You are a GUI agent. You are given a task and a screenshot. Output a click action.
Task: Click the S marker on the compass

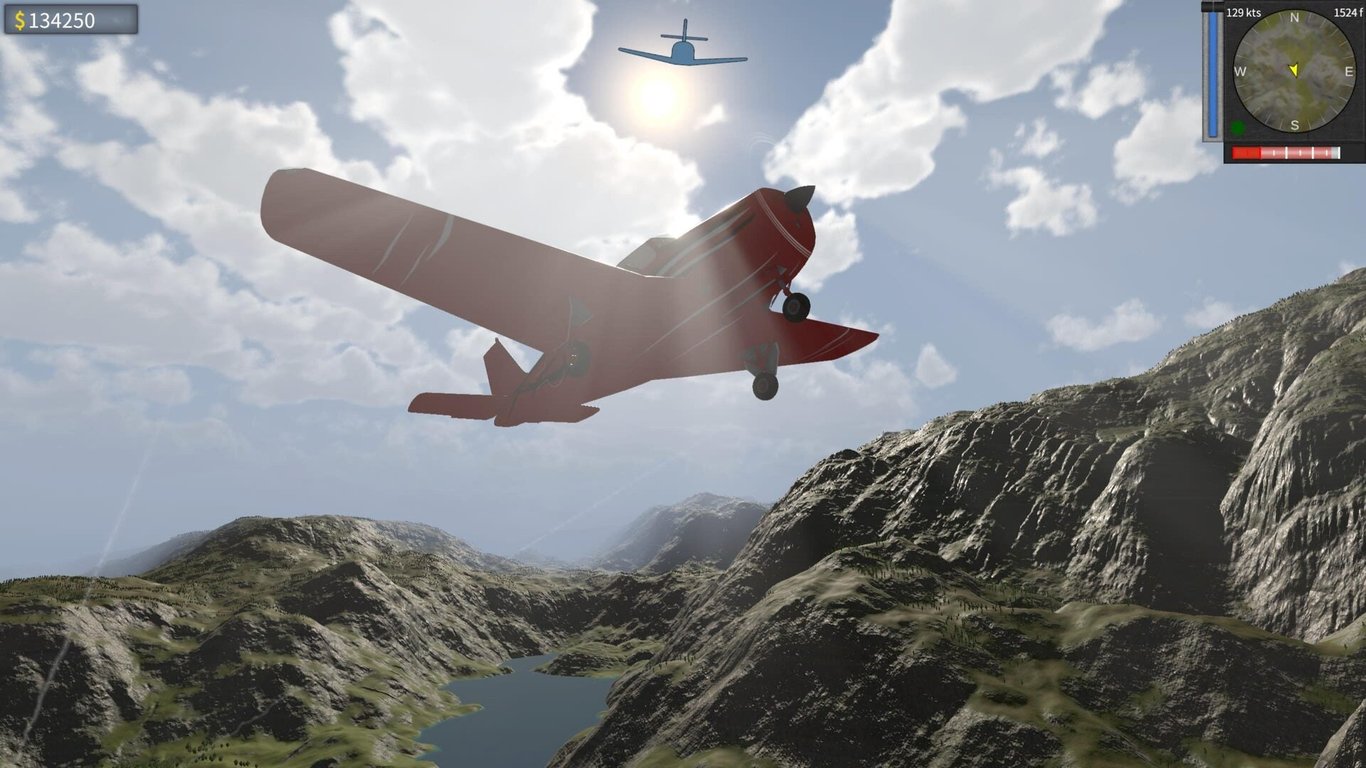[1295, 125]
